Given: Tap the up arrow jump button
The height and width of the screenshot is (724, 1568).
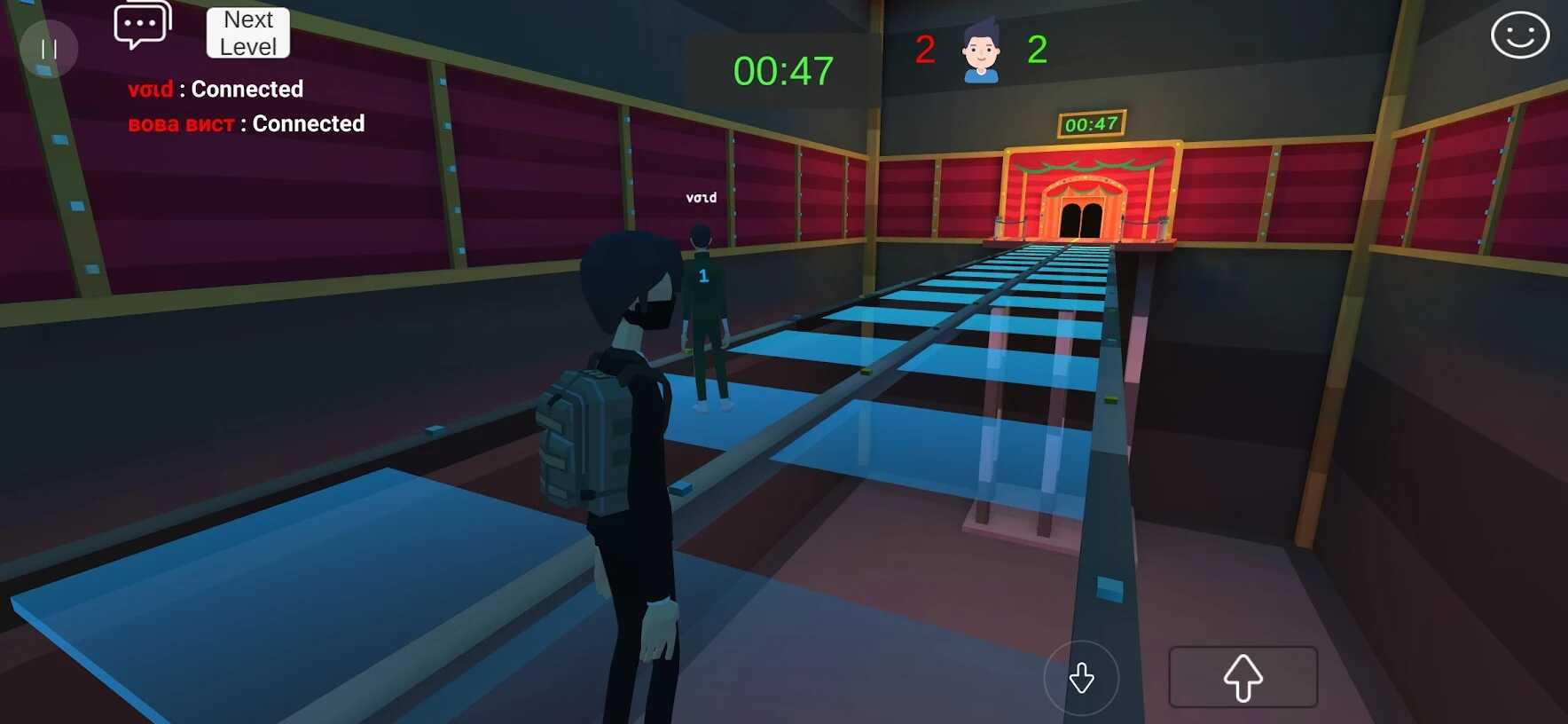Looking at the screenshot, I should pyautogui.click(x=1243, y=677).
